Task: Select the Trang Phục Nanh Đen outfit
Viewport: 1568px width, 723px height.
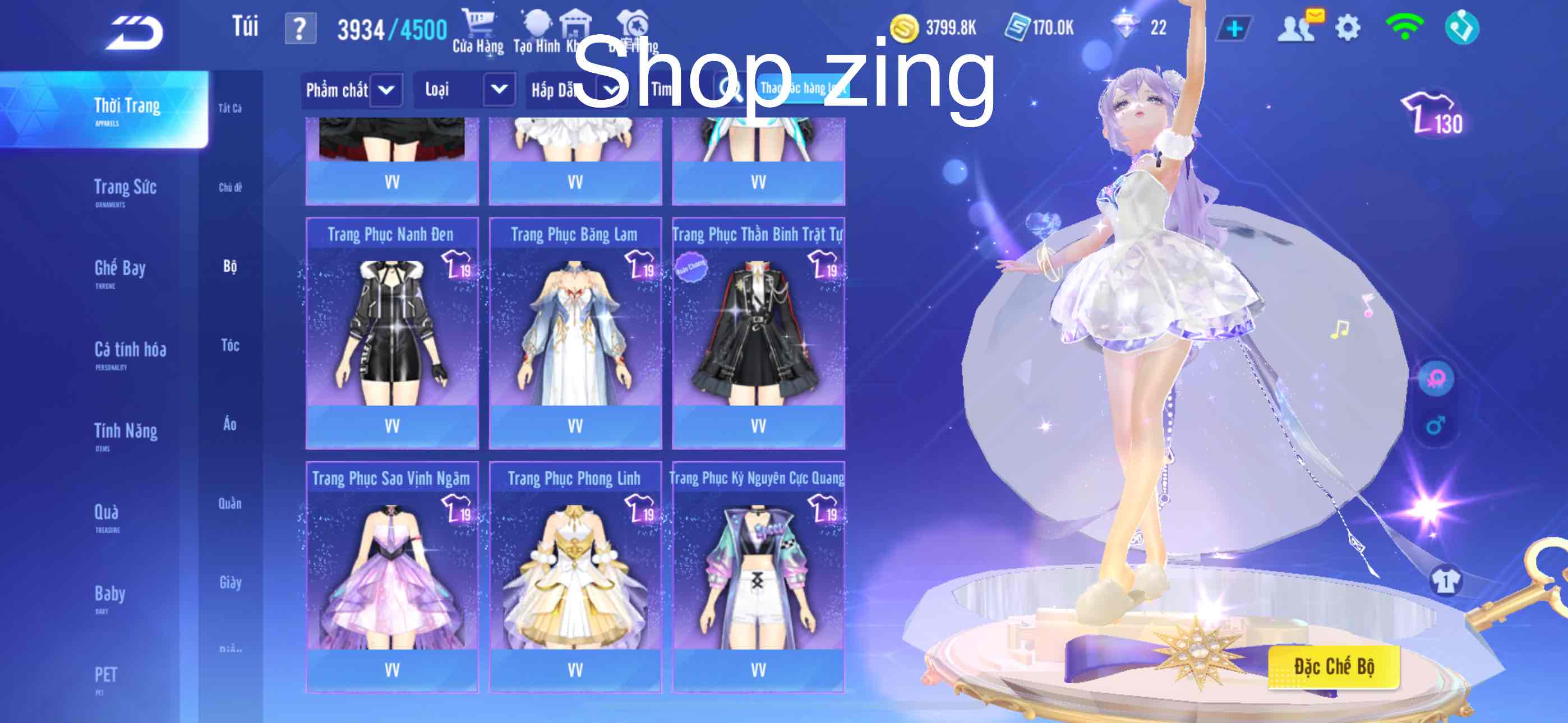Action: (x=392, y=332)
